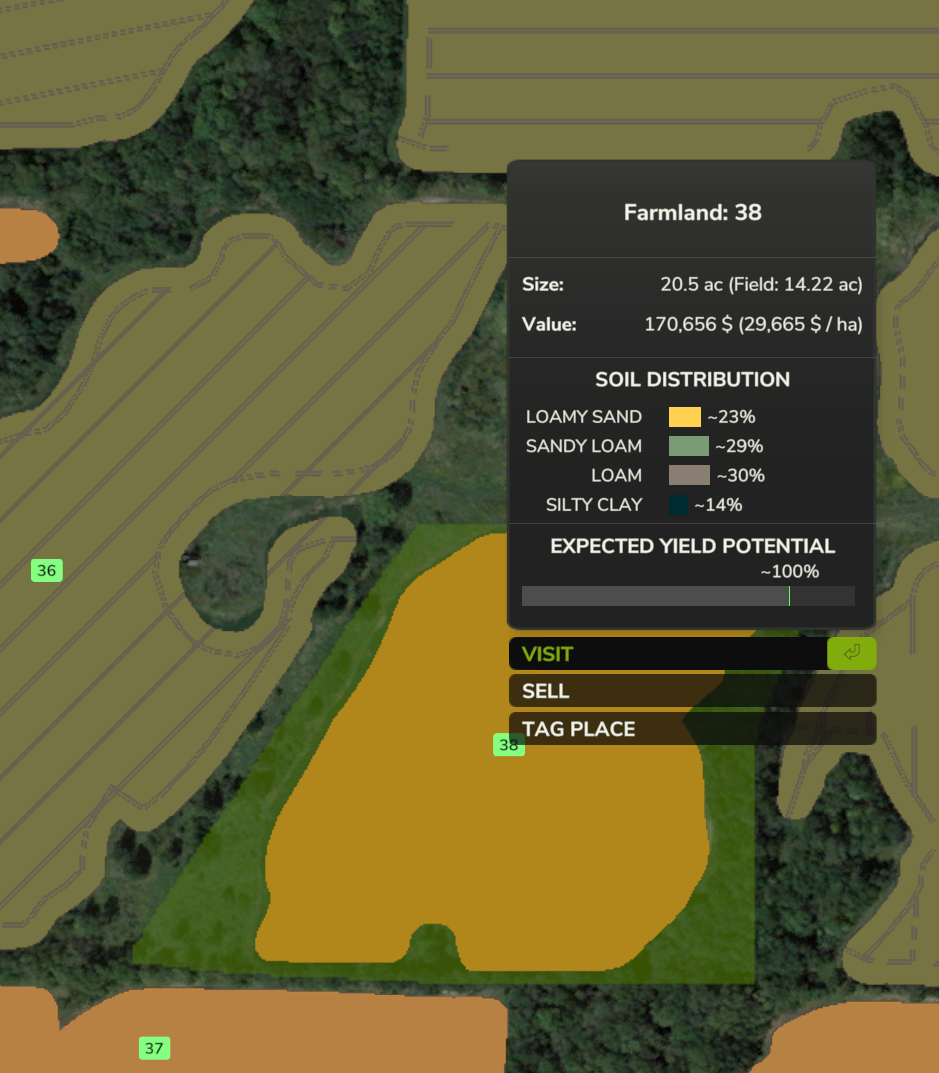Viewport: 939px width, 1073px height.
Task: Select the farmland 37 map marker
Action: click(x=154, y=1048)
